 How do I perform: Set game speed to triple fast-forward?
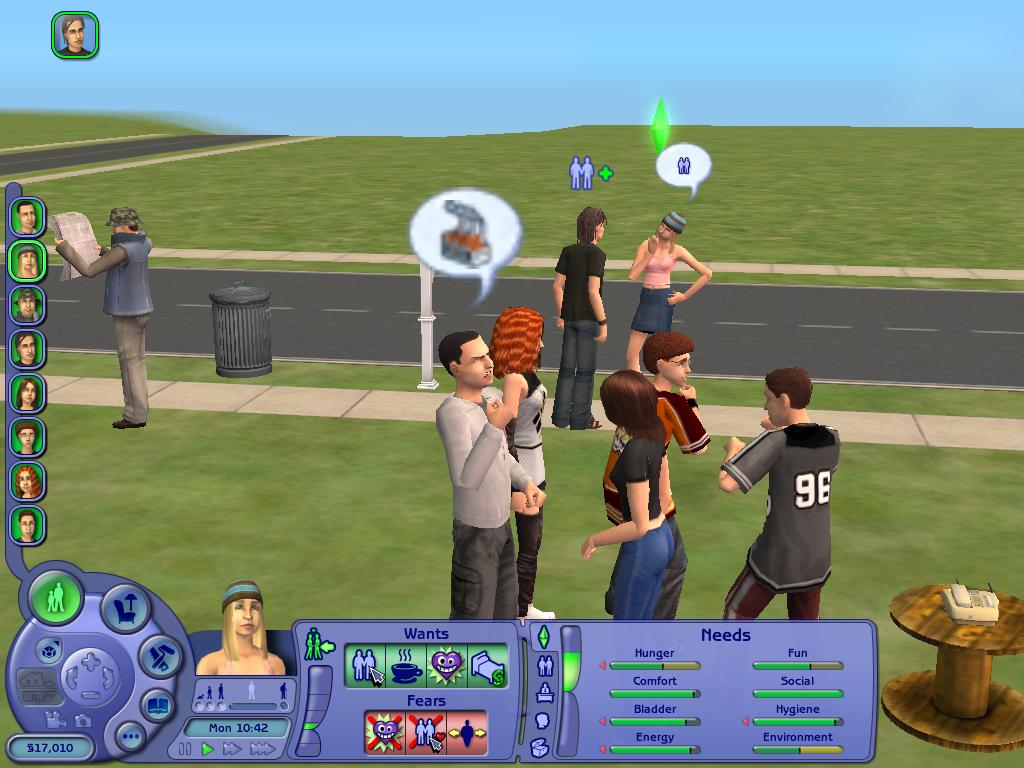coord(262,749)
